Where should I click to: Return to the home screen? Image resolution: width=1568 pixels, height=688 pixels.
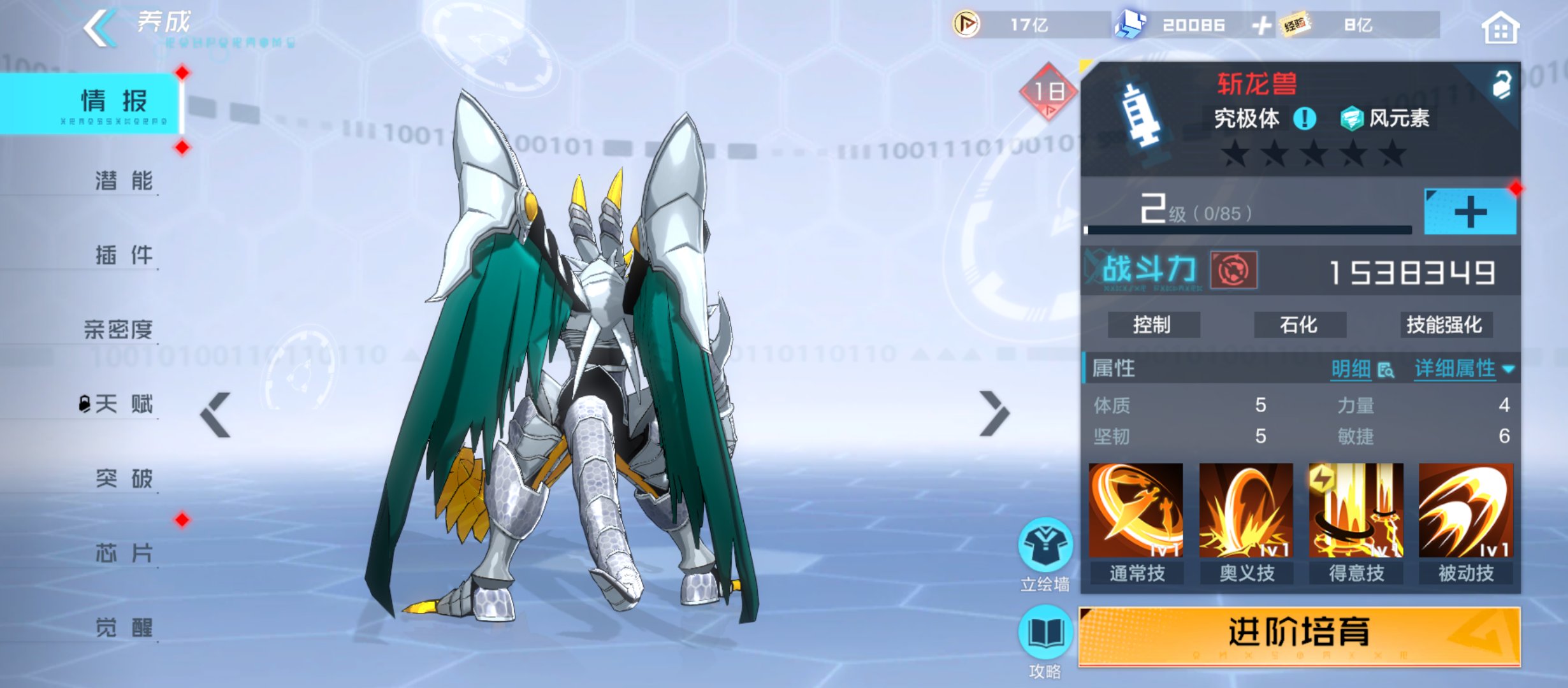[x=1500, y=29]
